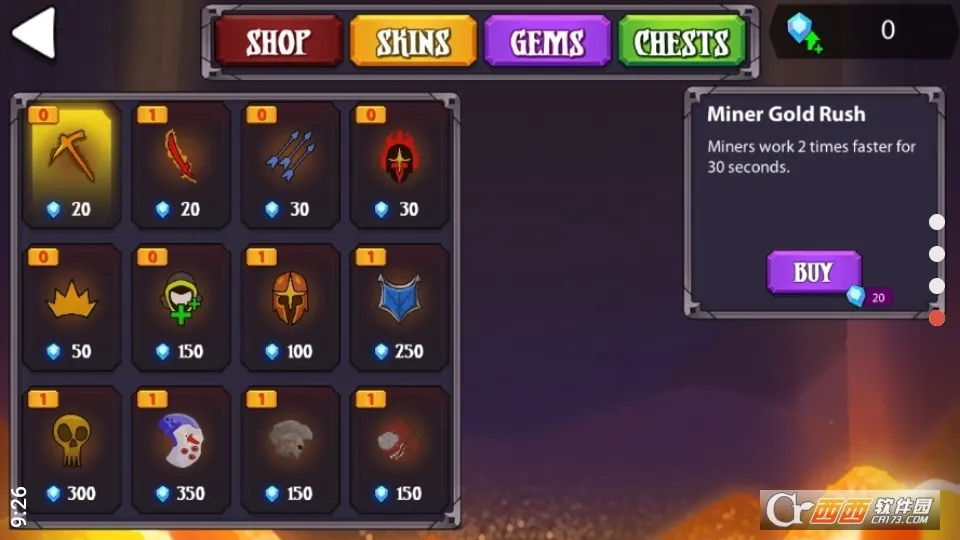Switch to the Gems tab
Viewport: 960px width, 540px height.
point(547,42)
